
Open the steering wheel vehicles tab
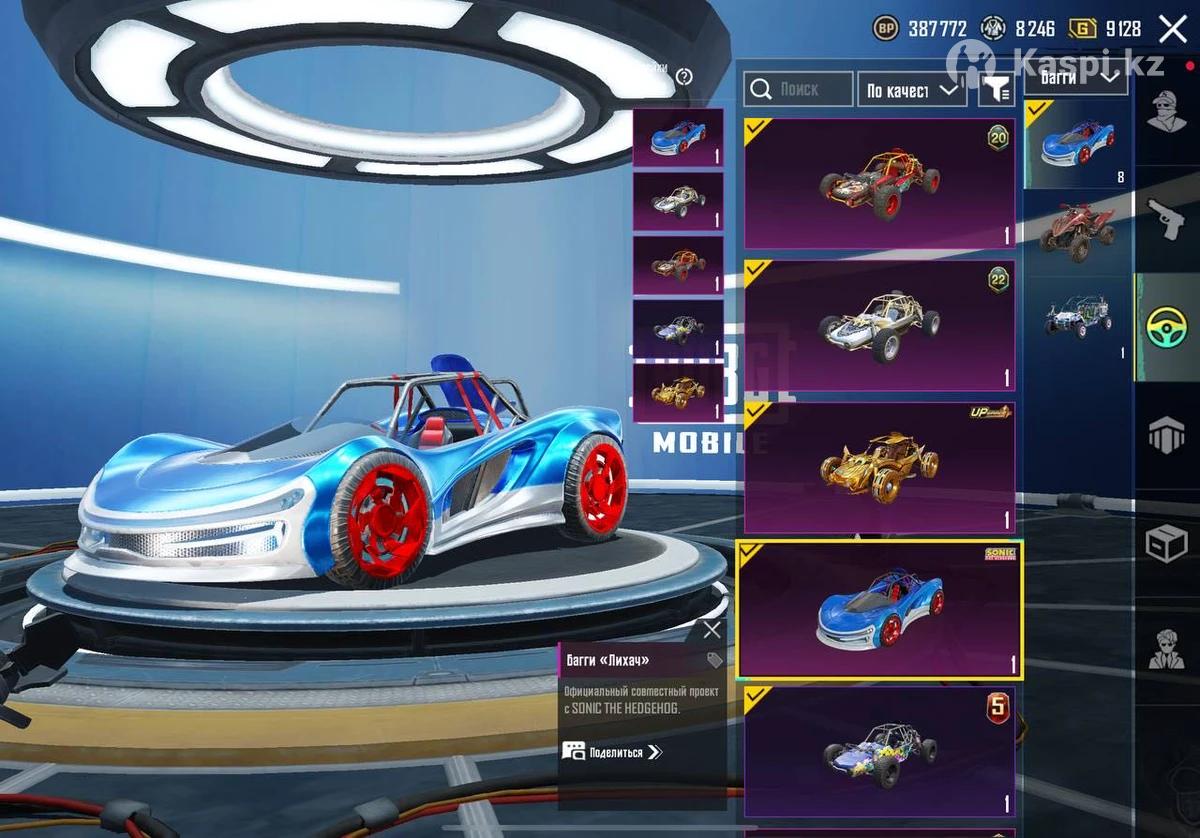(1166, 326)
